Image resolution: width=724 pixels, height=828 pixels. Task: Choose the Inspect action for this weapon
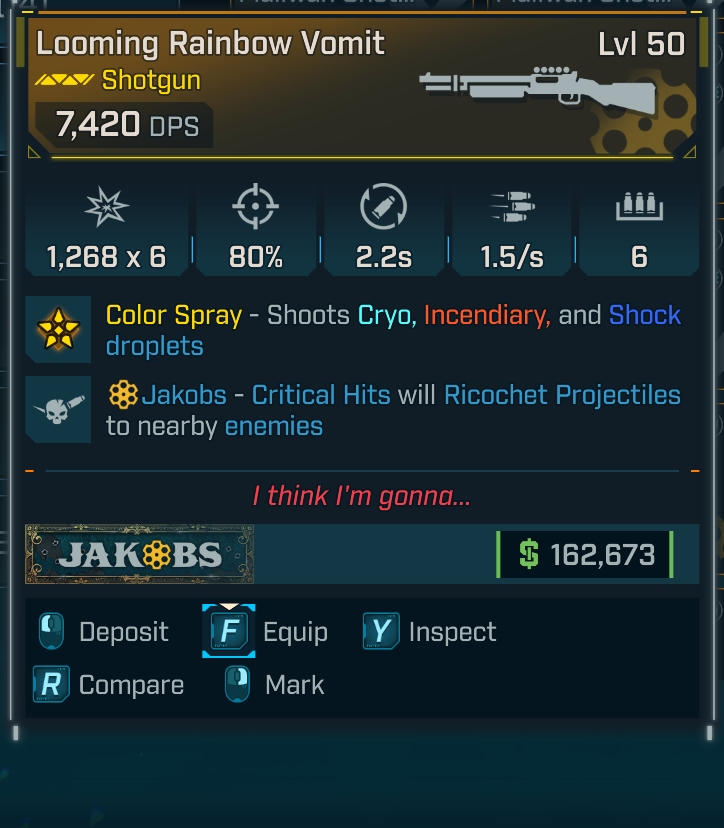(x=431, y=632)
